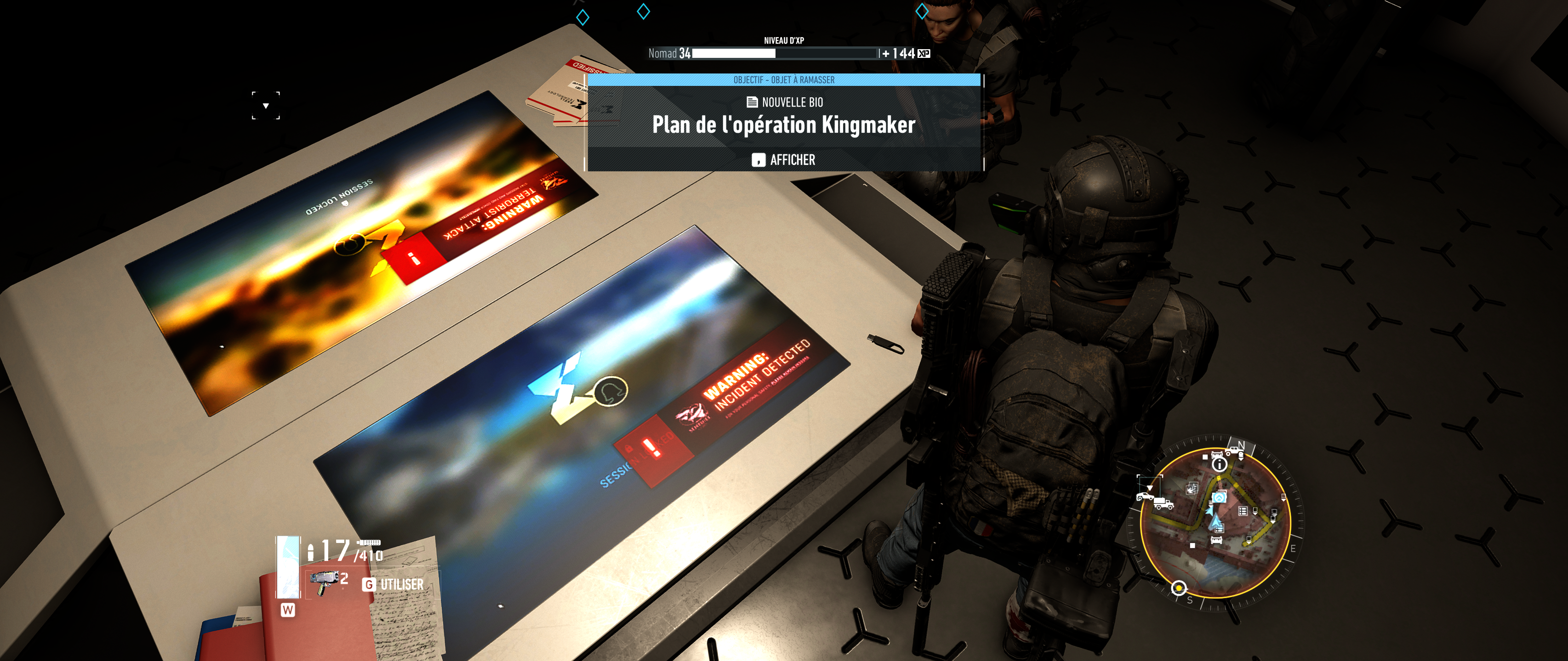Click the info marker on the minimap
1568x661 pixels.
(x=1219, y=464)
